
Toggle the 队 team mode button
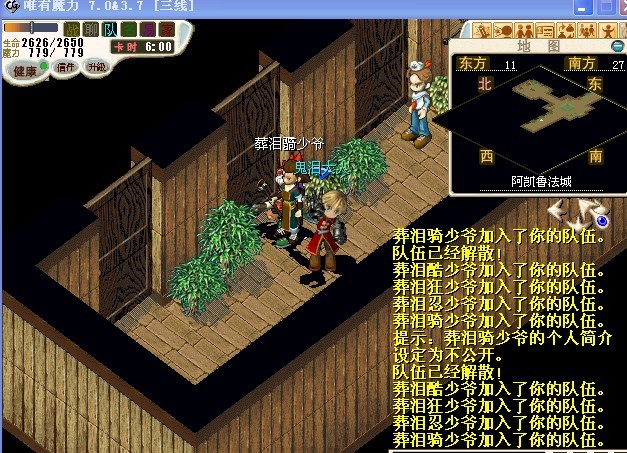[x=110, y=29]
